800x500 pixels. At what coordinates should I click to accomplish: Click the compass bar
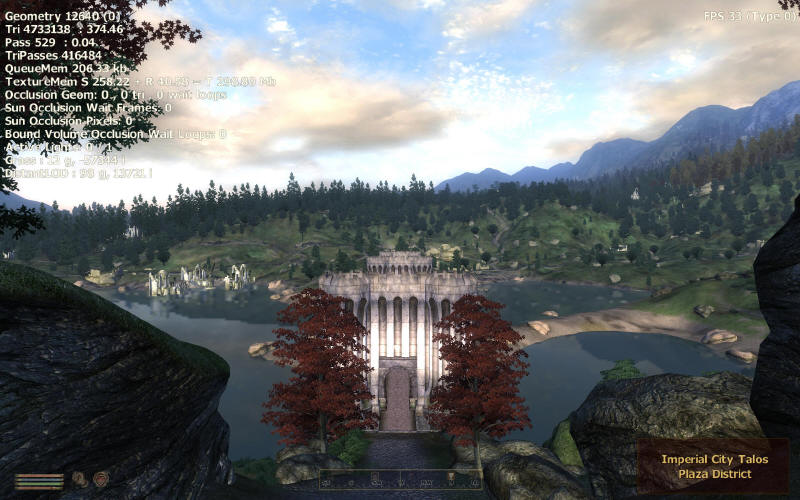coord(400,479)
